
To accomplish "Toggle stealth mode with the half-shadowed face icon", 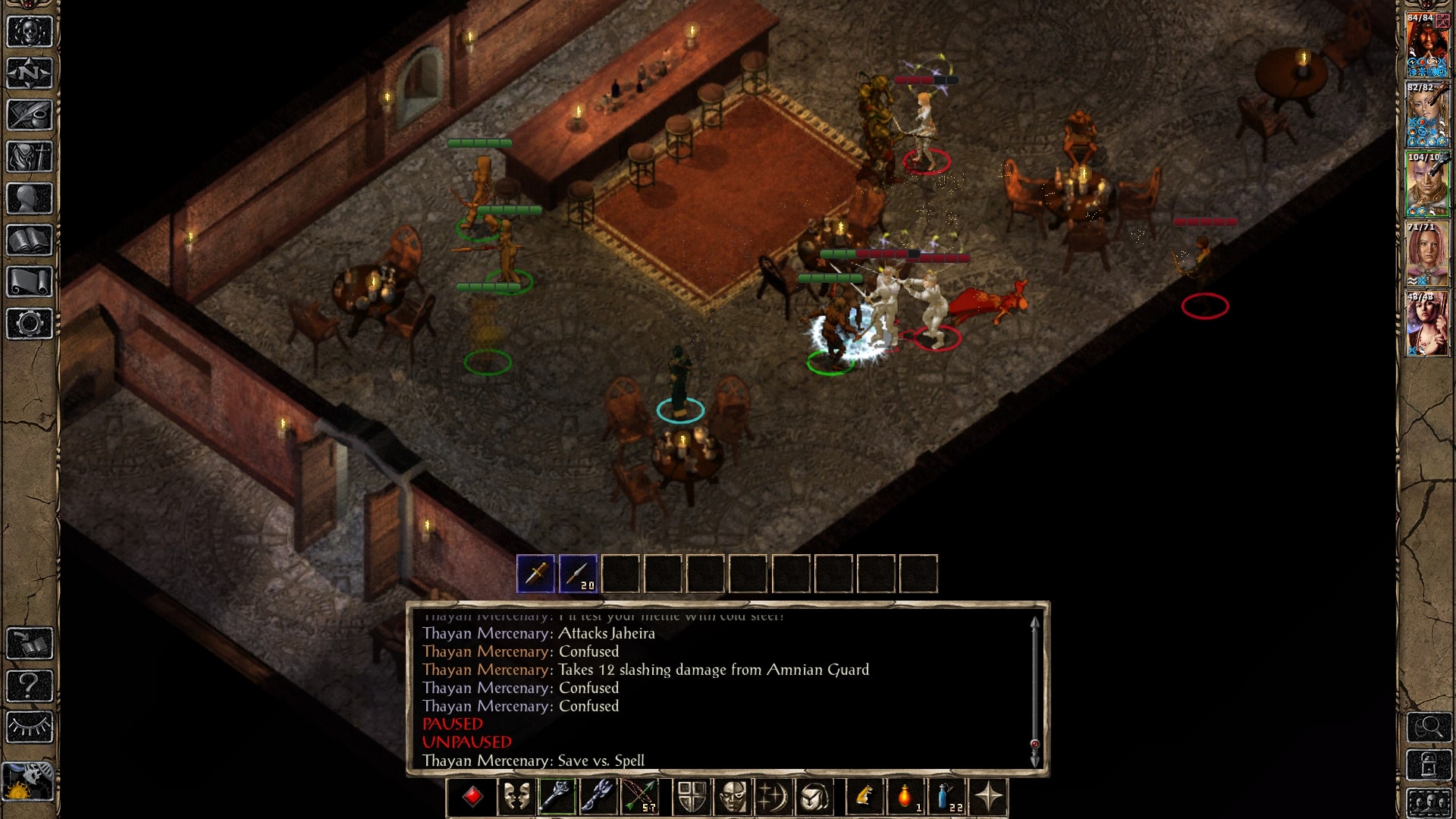I will point(733,797).
